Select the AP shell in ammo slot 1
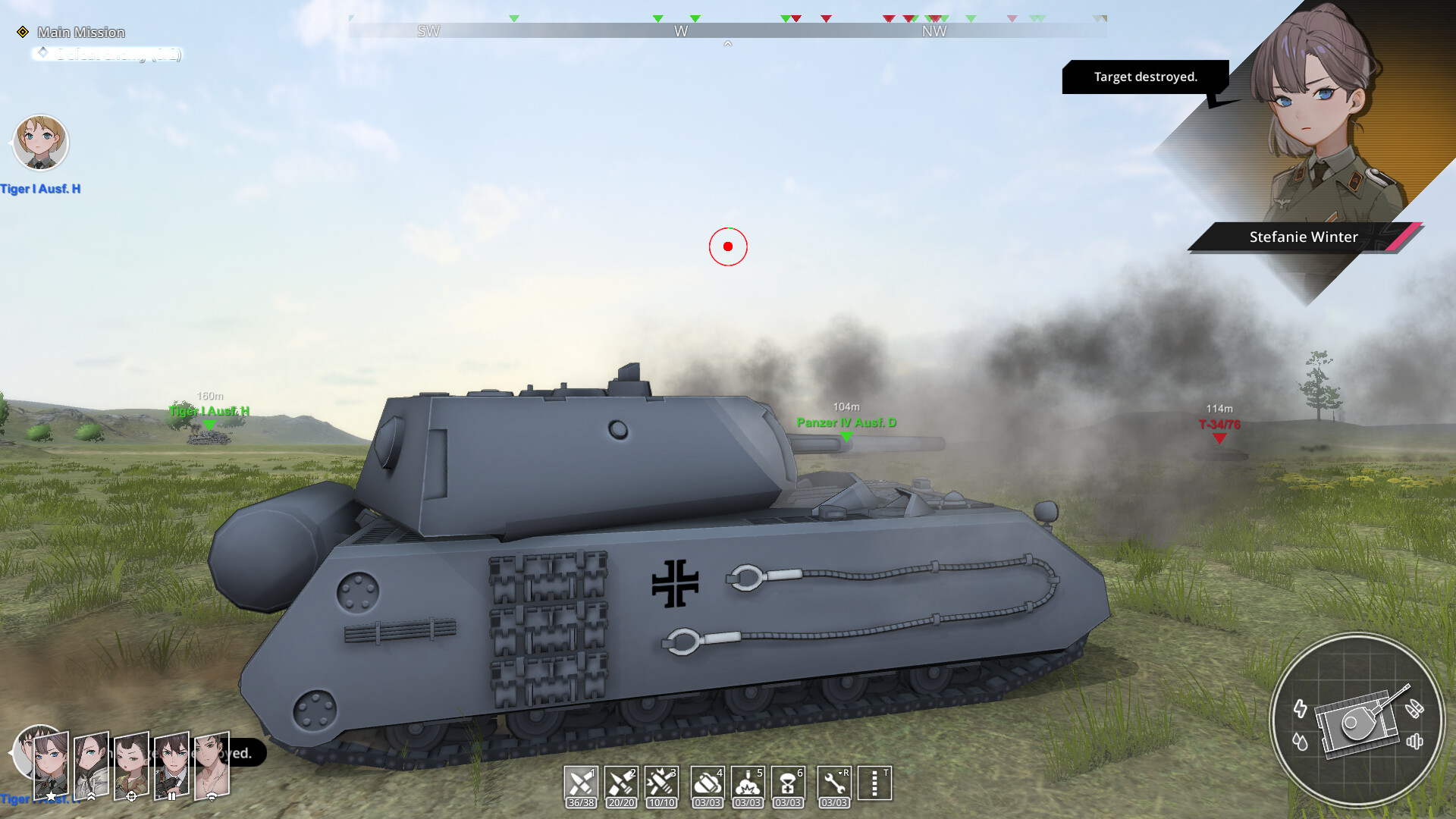 point(580,783)
